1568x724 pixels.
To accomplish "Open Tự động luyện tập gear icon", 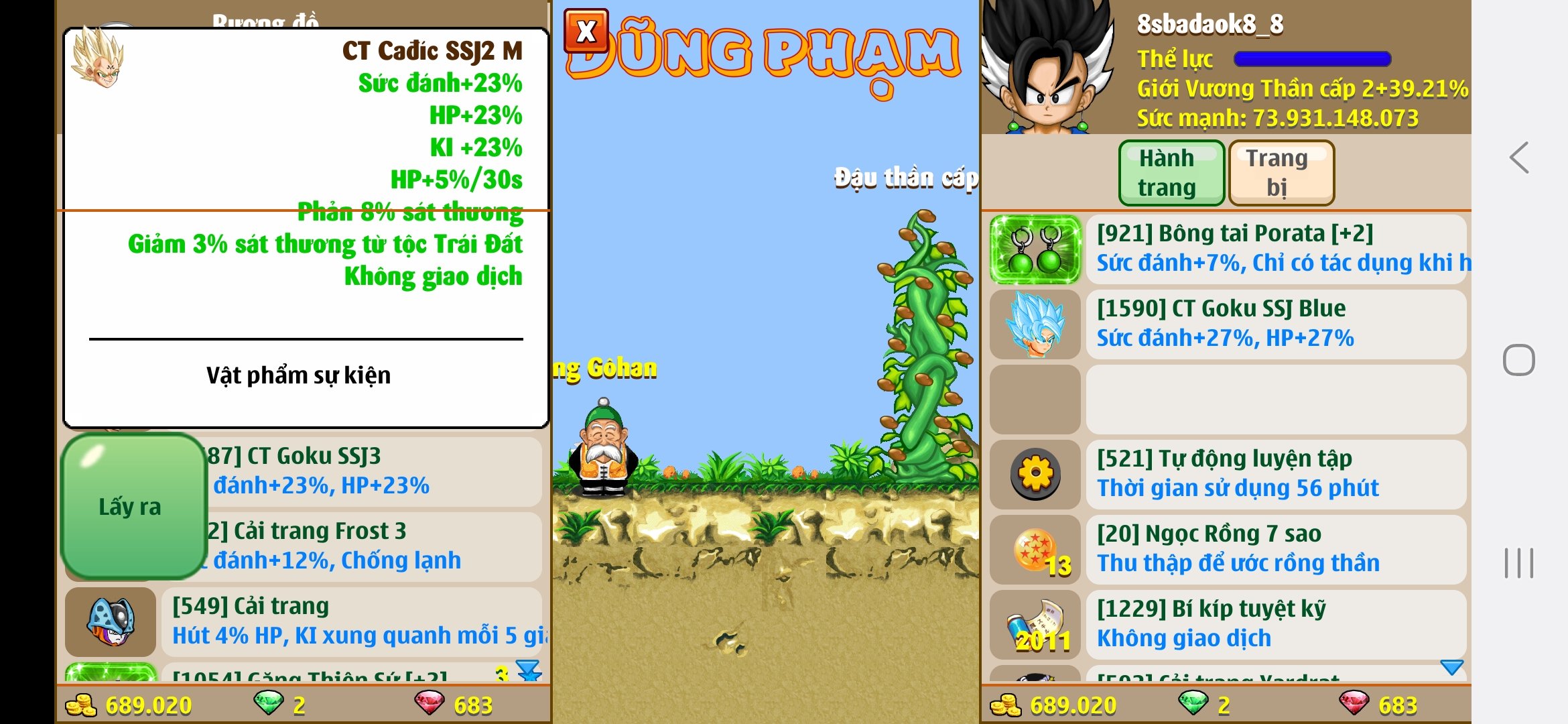I will [1034, 473].
